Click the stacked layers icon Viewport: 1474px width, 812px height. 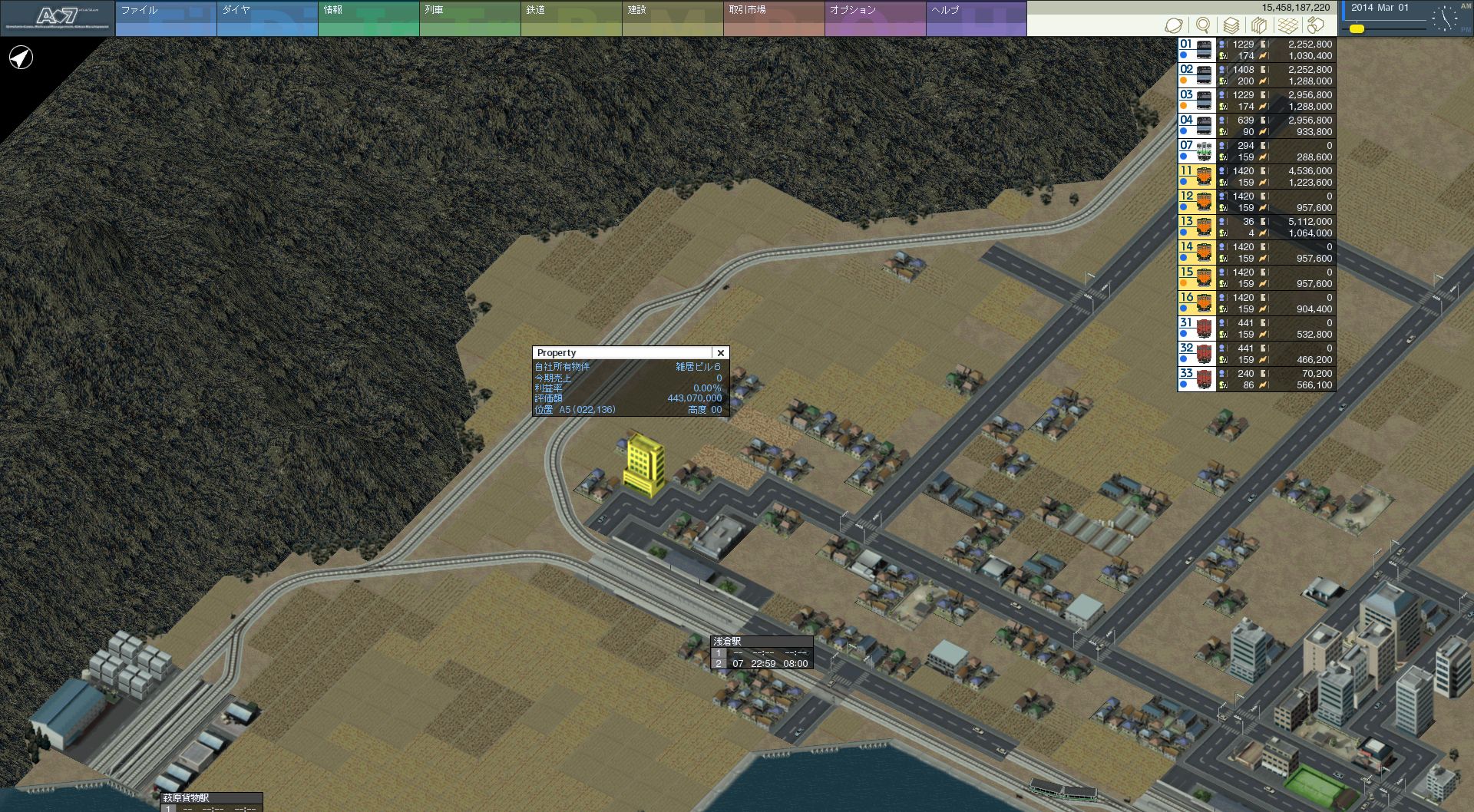coord(1231,25)
